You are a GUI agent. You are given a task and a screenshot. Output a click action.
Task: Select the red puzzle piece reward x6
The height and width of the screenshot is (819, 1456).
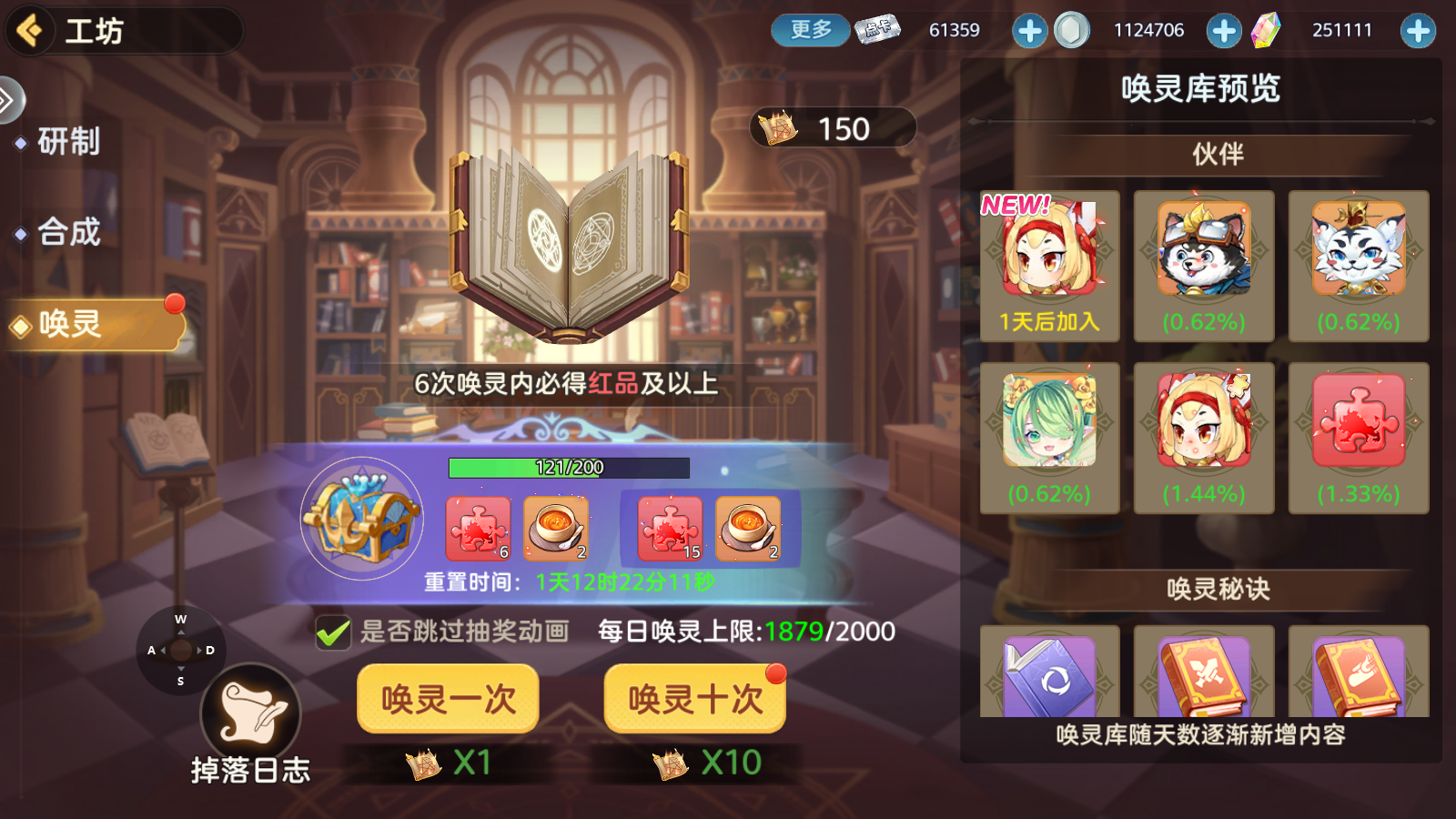coord(480,528)
